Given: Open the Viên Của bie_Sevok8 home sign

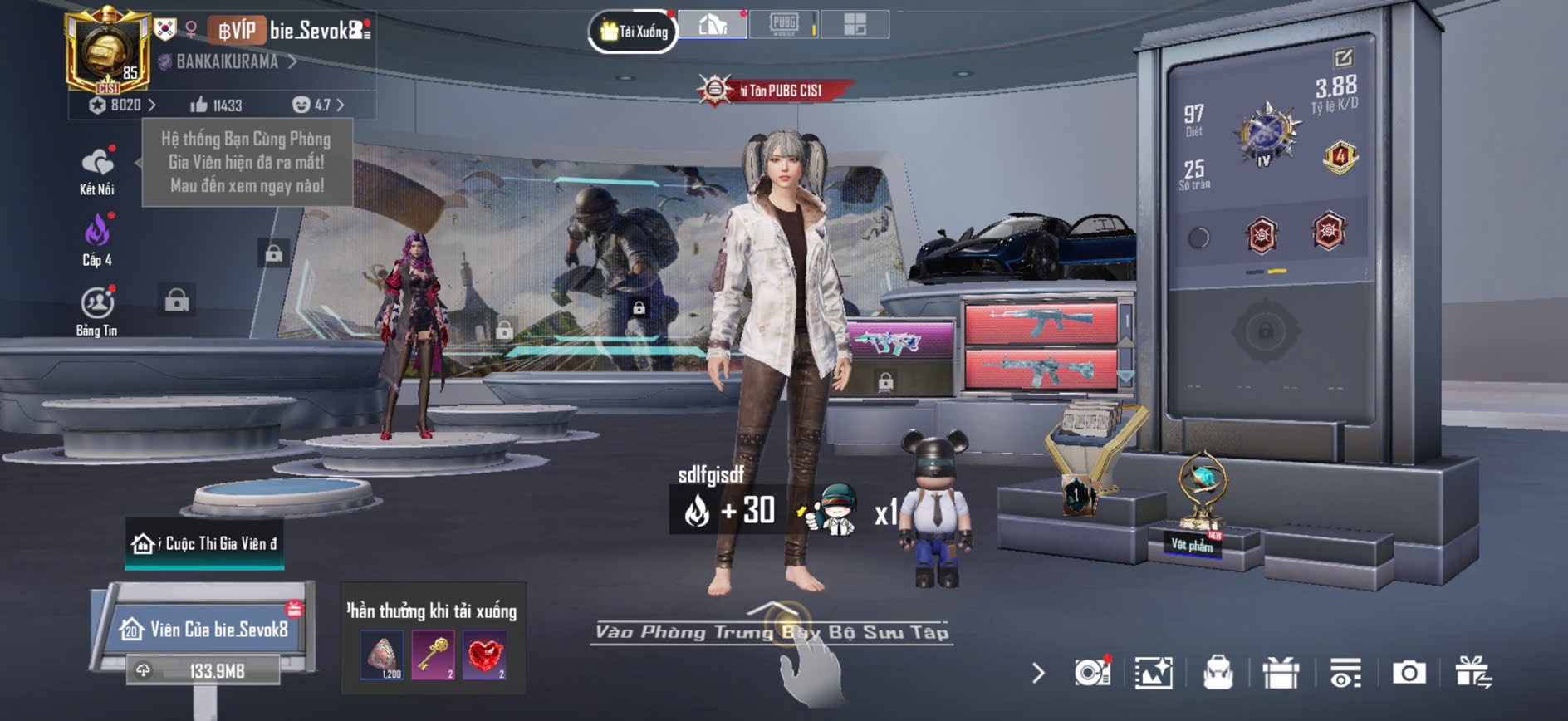Looking at the screenshot, I should pyautogui.click(x=205, y=630).
